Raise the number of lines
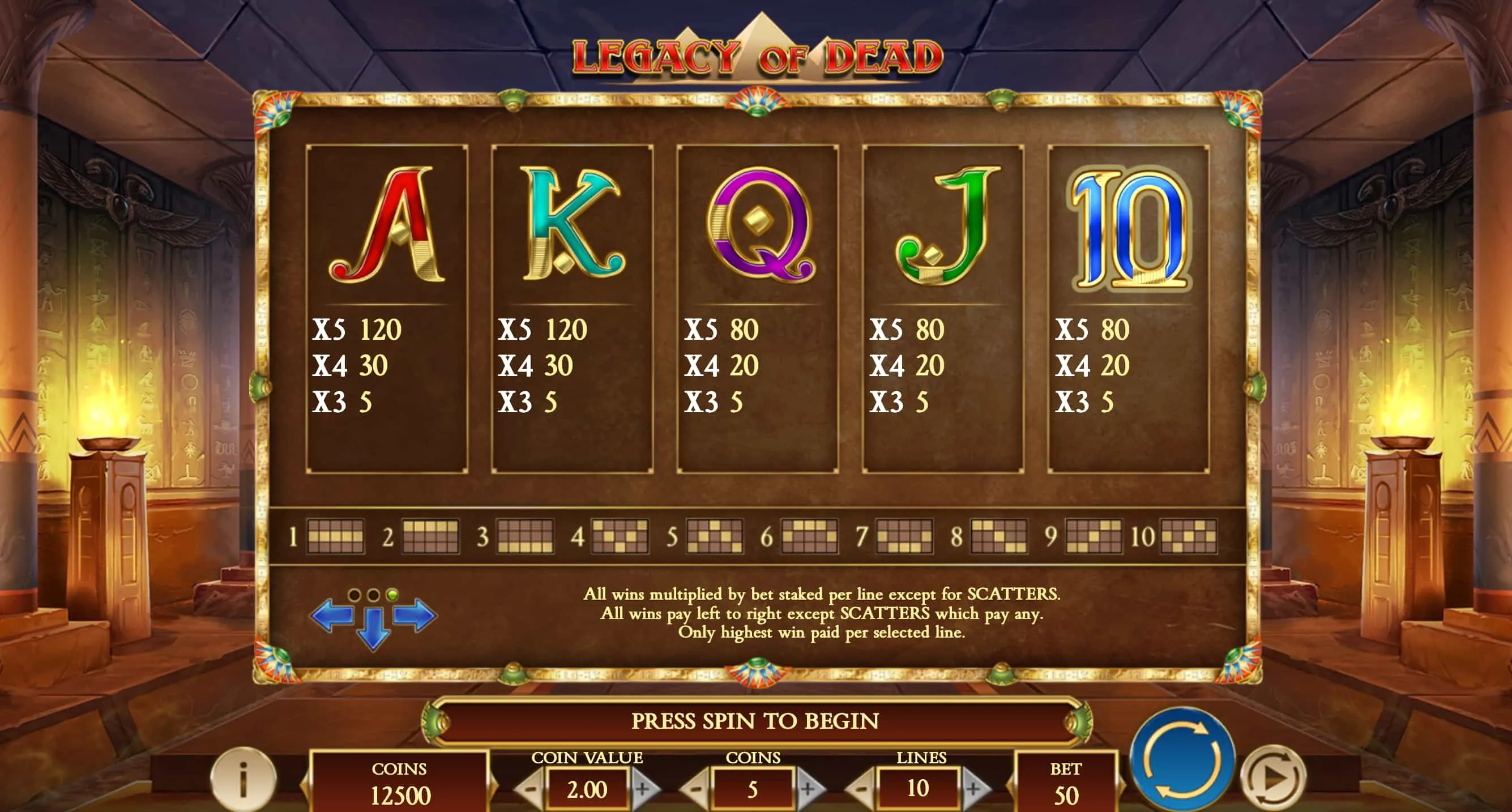This screenshot has height=812, width=1512. [974, 789]
